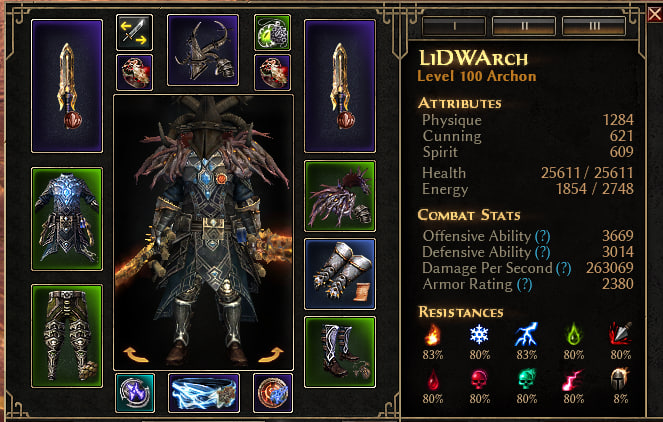Choose the sword slot above the shoulder armor
This screenshot has width=663, height=422.
(x=339, y=84)
